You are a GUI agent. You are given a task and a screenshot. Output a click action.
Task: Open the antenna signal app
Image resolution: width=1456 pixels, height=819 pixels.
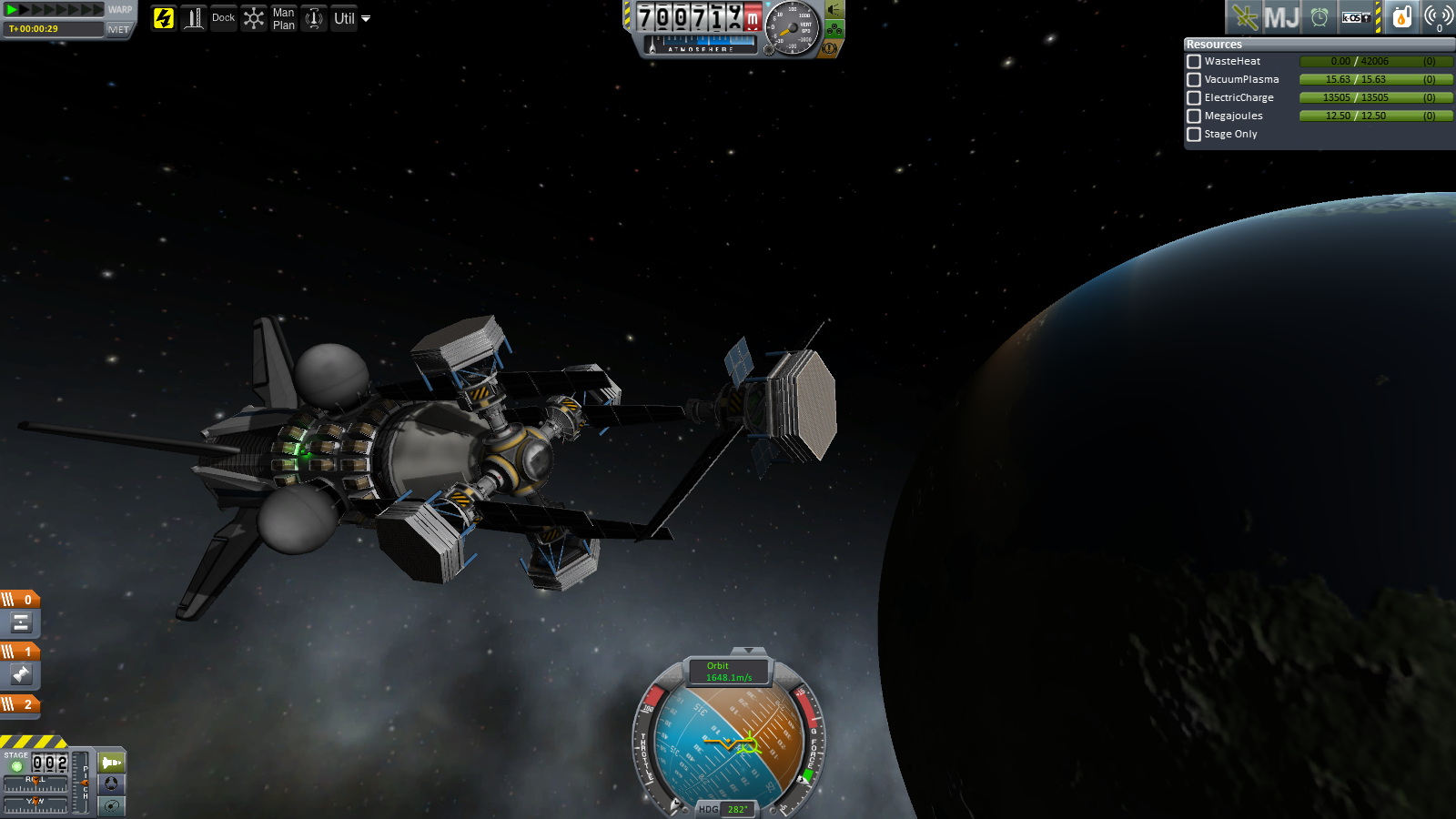click(x=1439, y=17)
